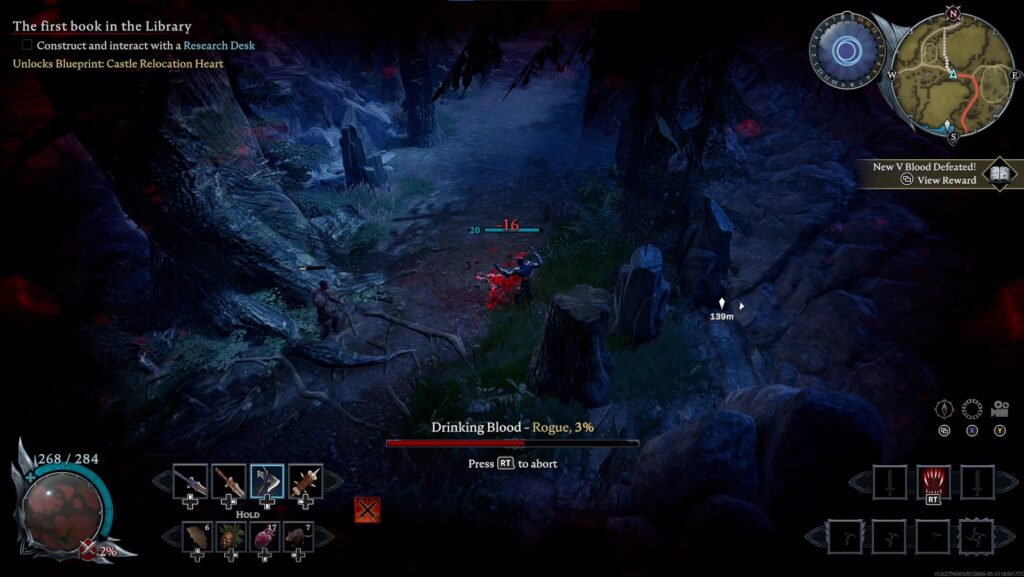Click the Research Desk quest link
Image resolution: width=1024 pixels, height=577 pixels.
tap(219, 45)
